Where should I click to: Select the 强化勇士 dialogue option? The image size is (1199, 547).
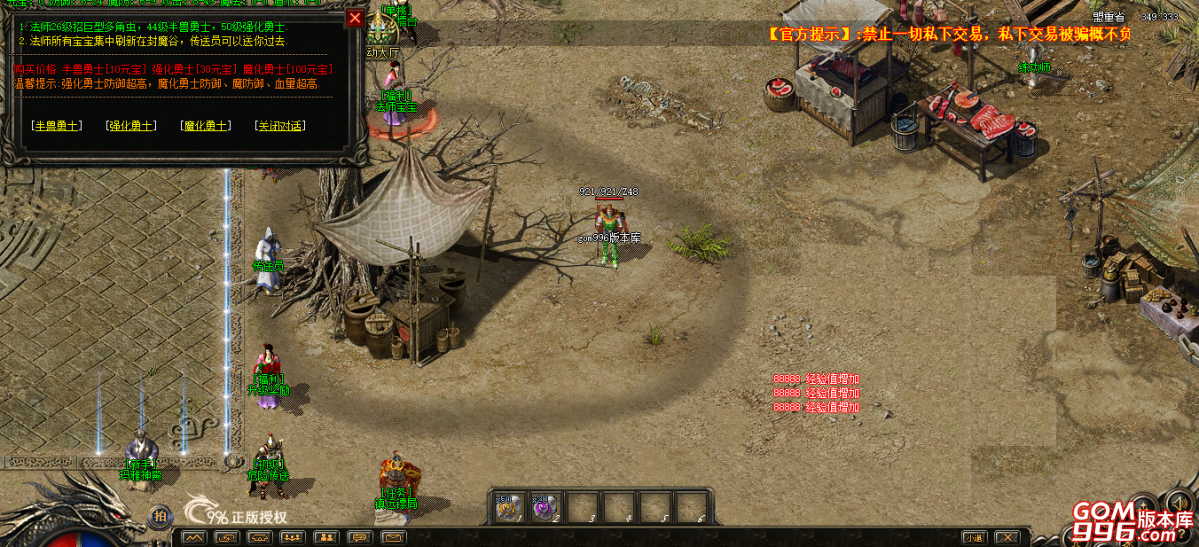tap(131, 126)
